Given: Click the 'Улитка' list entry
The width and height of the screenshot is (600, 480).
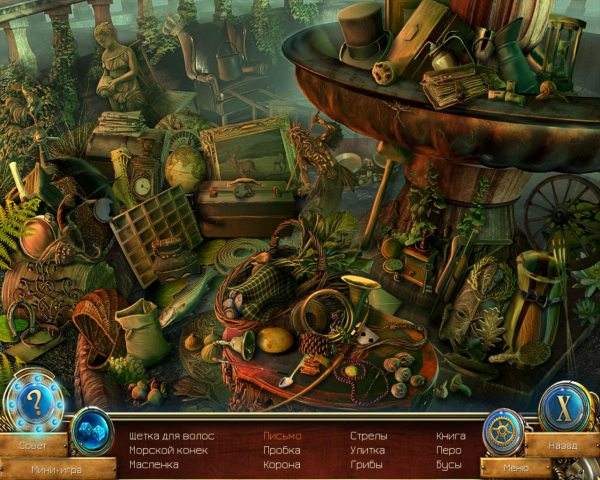Looking at the screenshot, I should 368,450.
